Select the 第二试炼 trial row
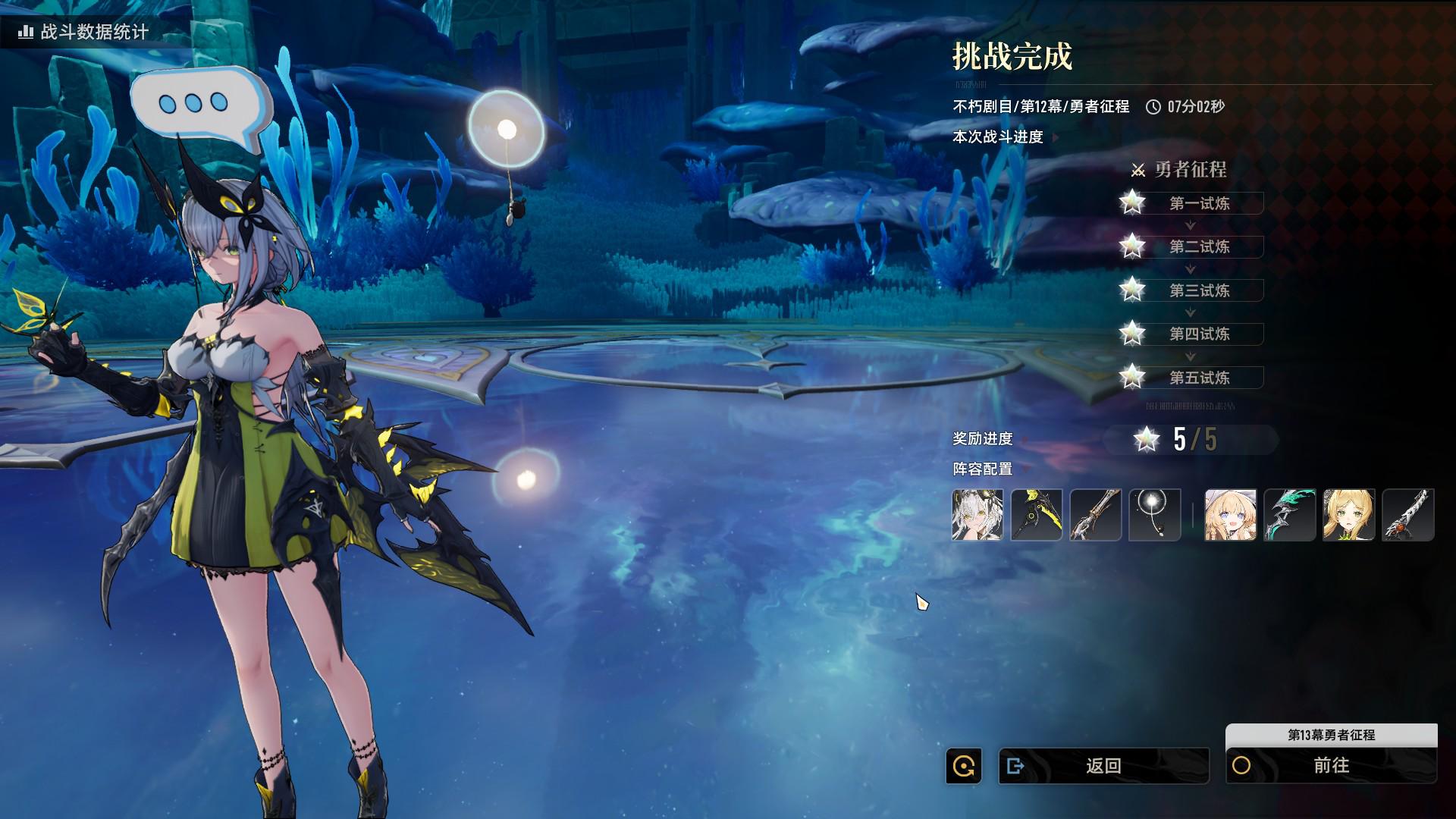Viewport: 1456px width, 819px height. (1198, 246)
